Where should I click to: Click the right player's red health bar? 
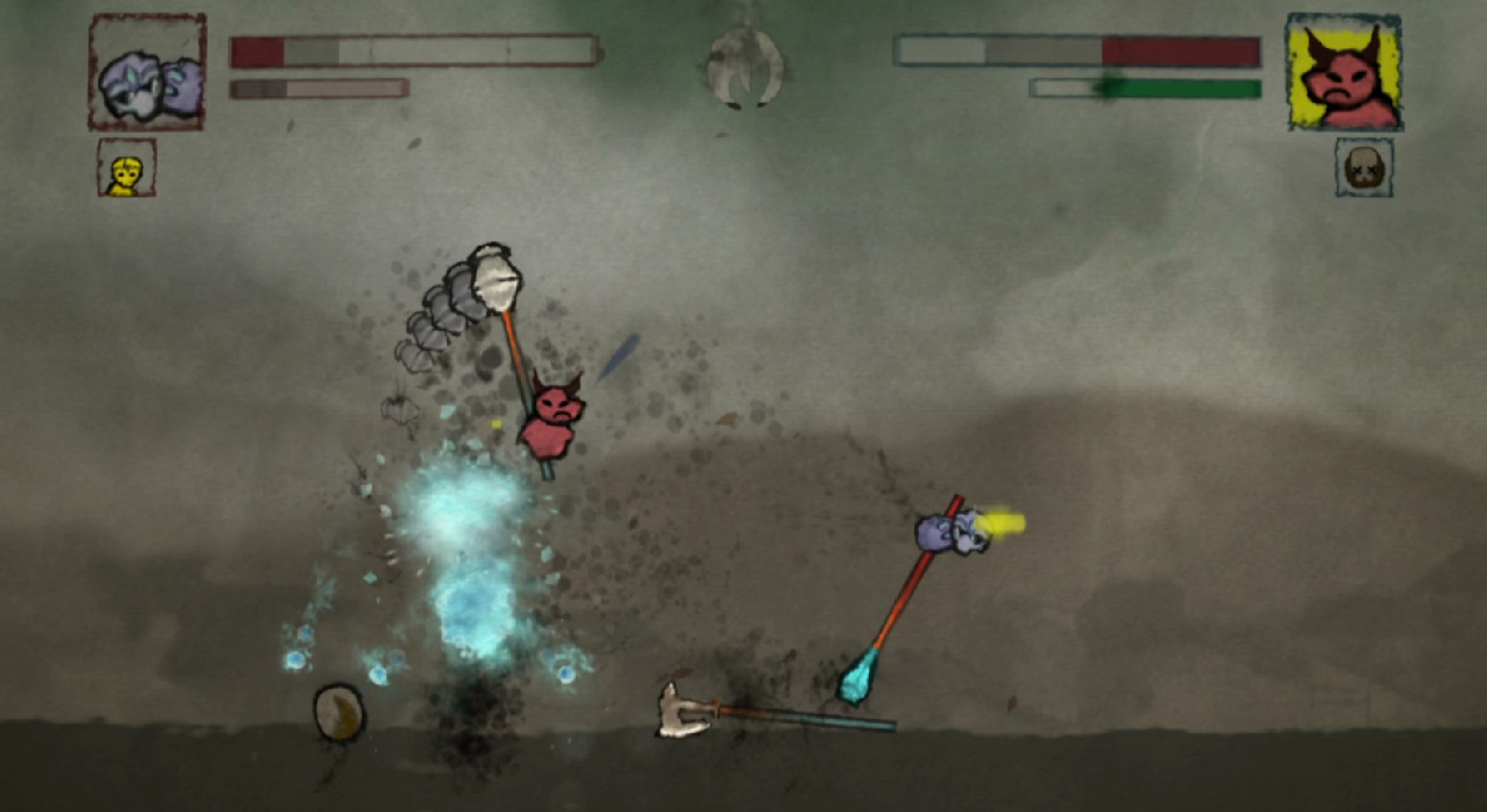point(1182,51)
